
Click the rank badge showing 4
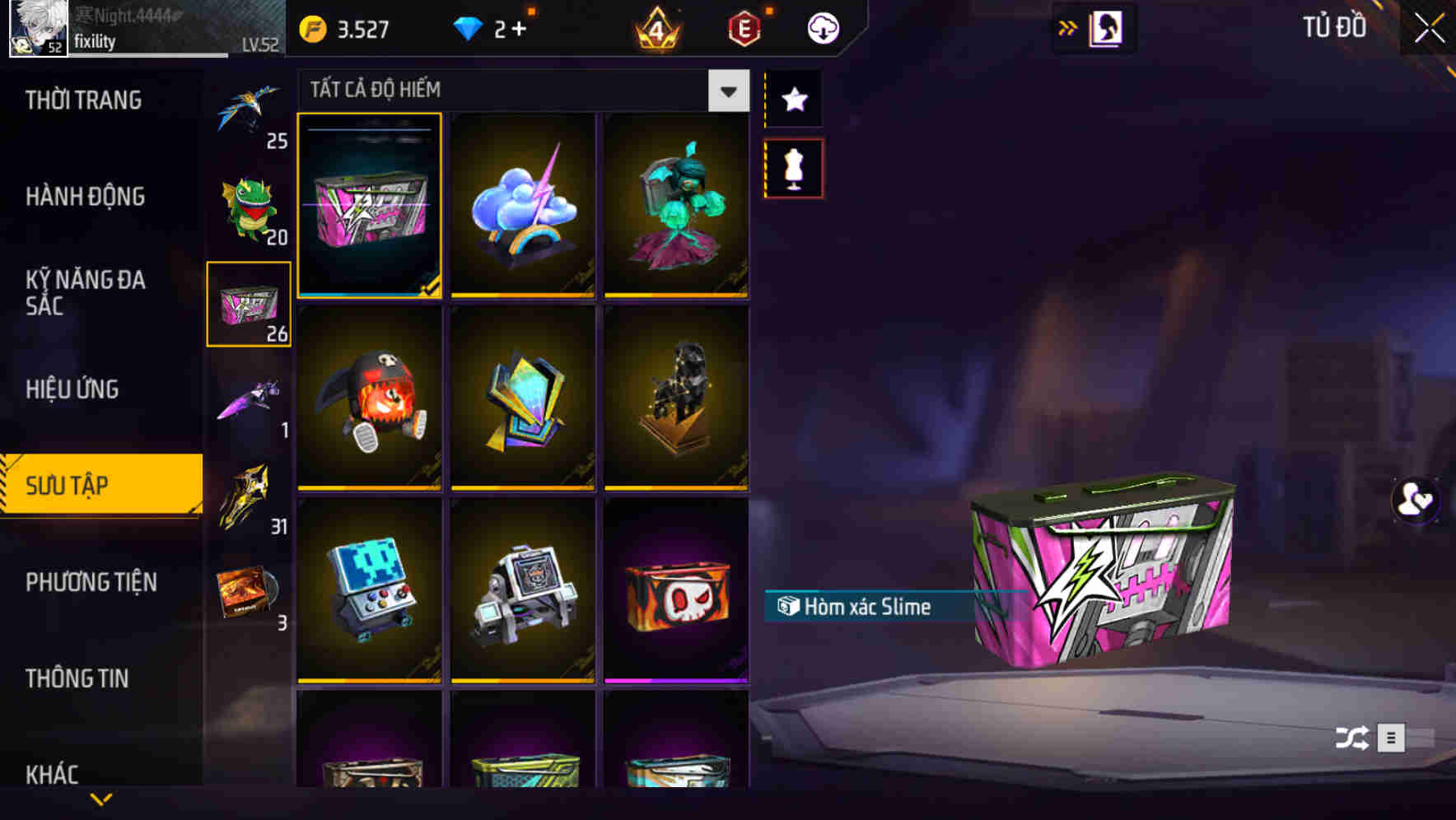click(x=655, y=27)
